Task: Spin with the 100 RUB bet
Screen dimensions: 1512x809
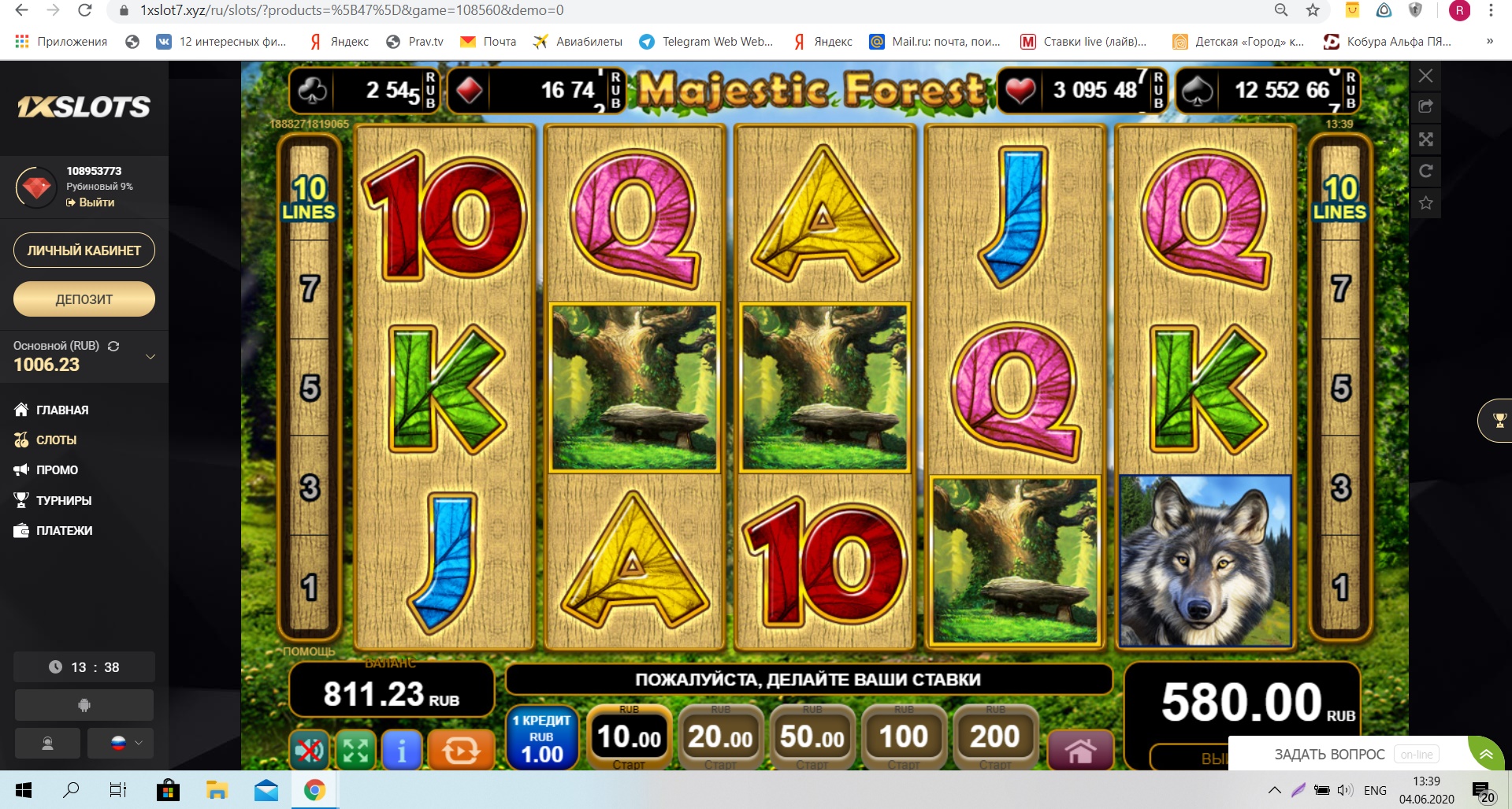Action: coord(903,737)
